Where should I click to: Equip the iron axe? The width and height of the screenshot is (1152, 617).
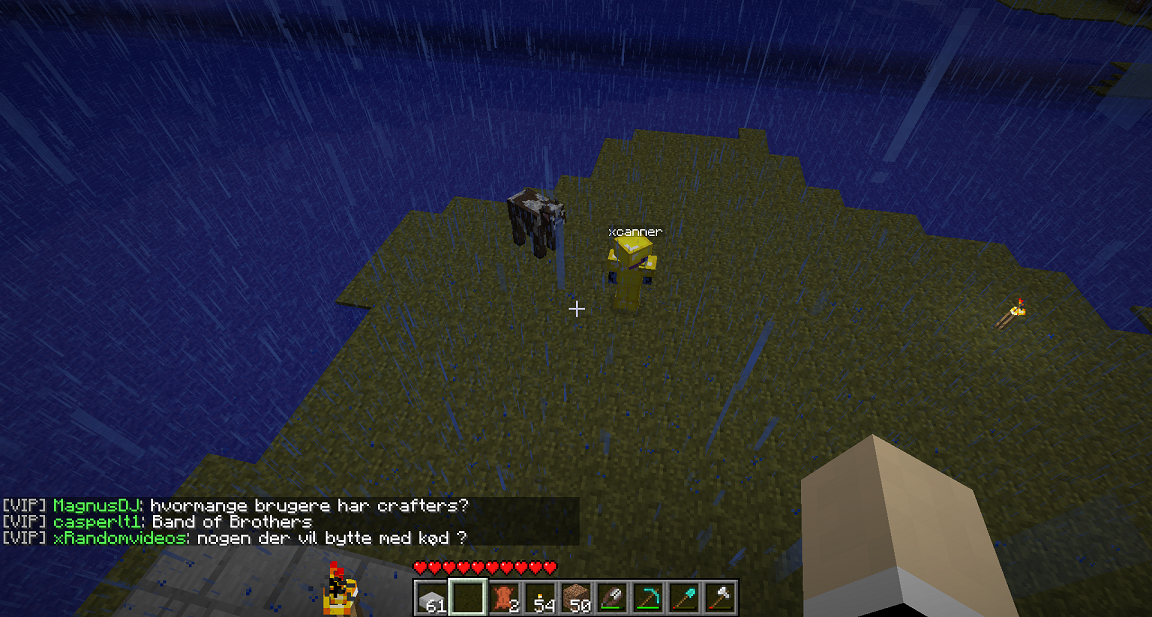coord(720,598)
